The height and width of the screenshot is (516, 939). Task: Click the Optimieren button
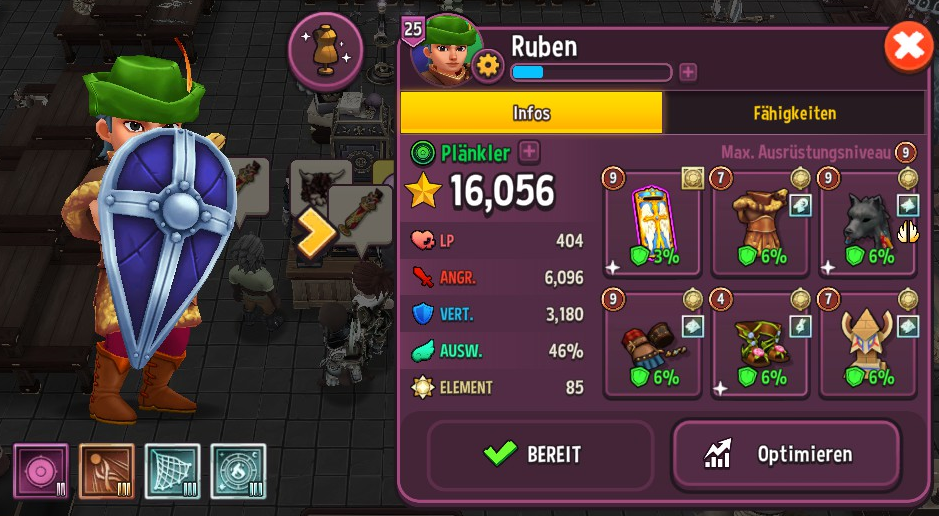(786, 454)
